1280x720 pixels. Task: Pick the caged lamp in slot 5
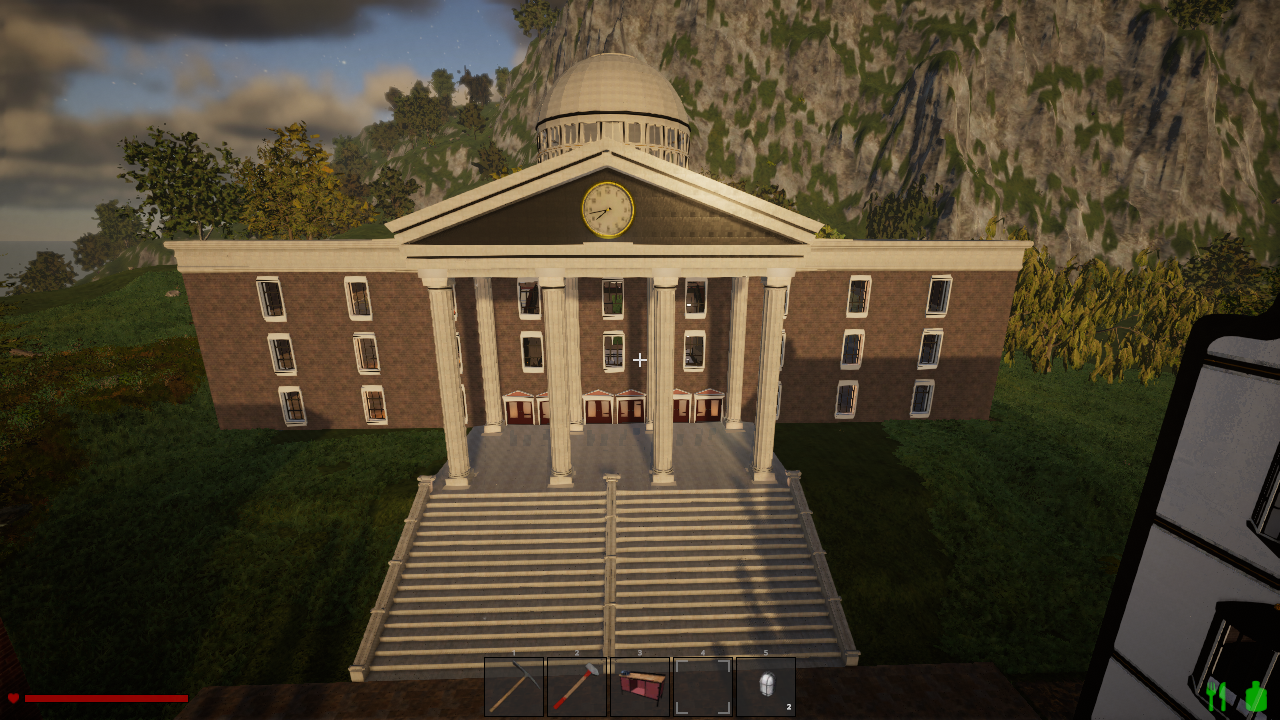(x=766, y=686)
